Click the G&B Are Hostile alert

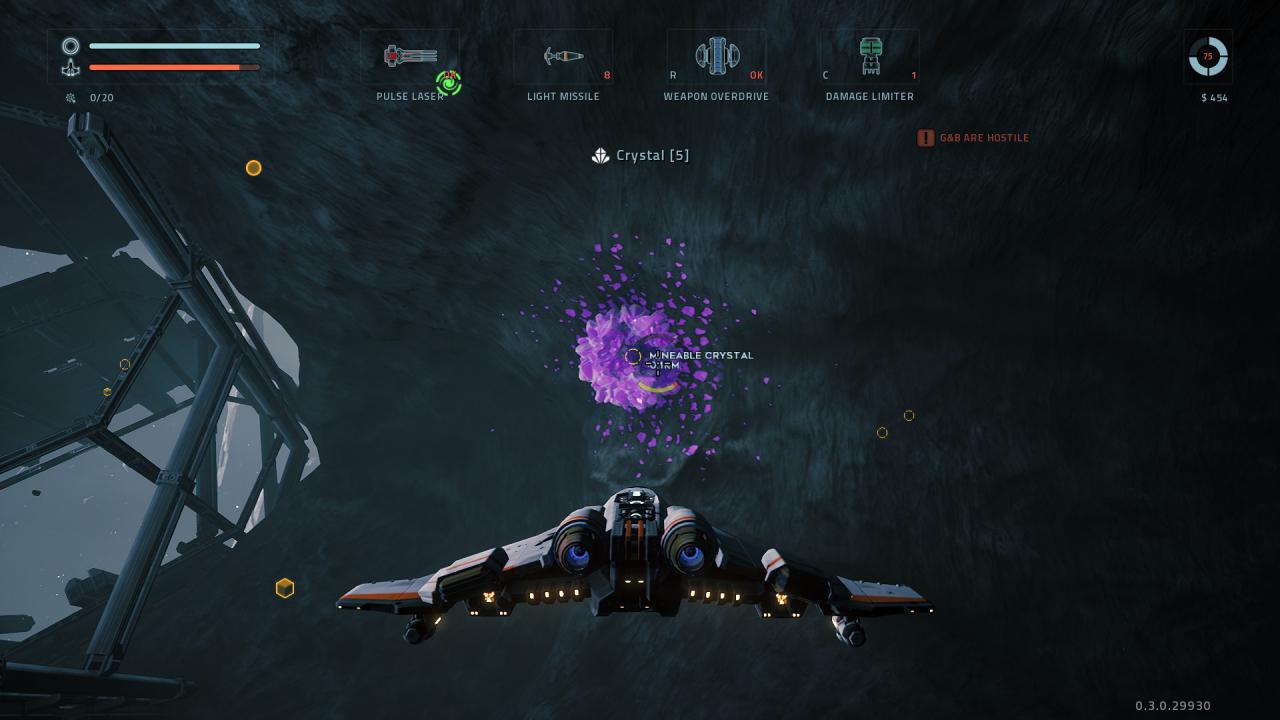[973, 138]
